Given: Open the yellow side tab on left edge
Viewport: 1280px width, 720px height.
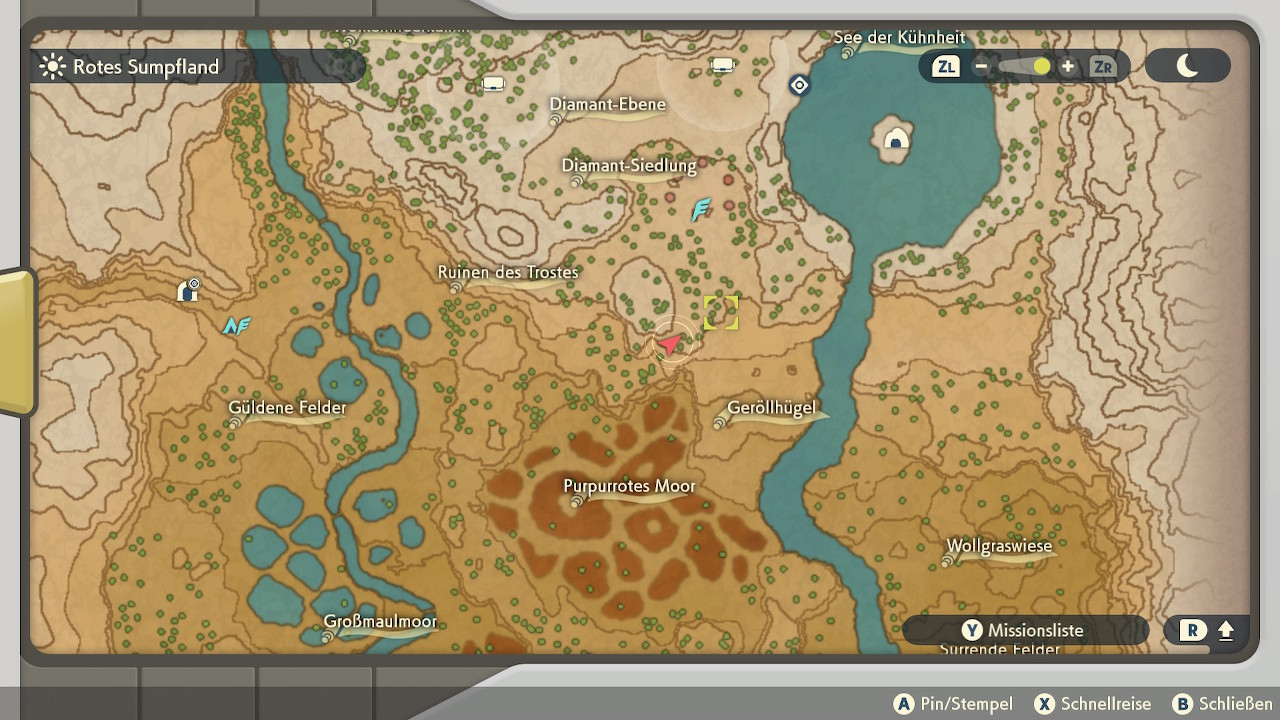Looking at the screenshot, I should (x=17, y=342).
